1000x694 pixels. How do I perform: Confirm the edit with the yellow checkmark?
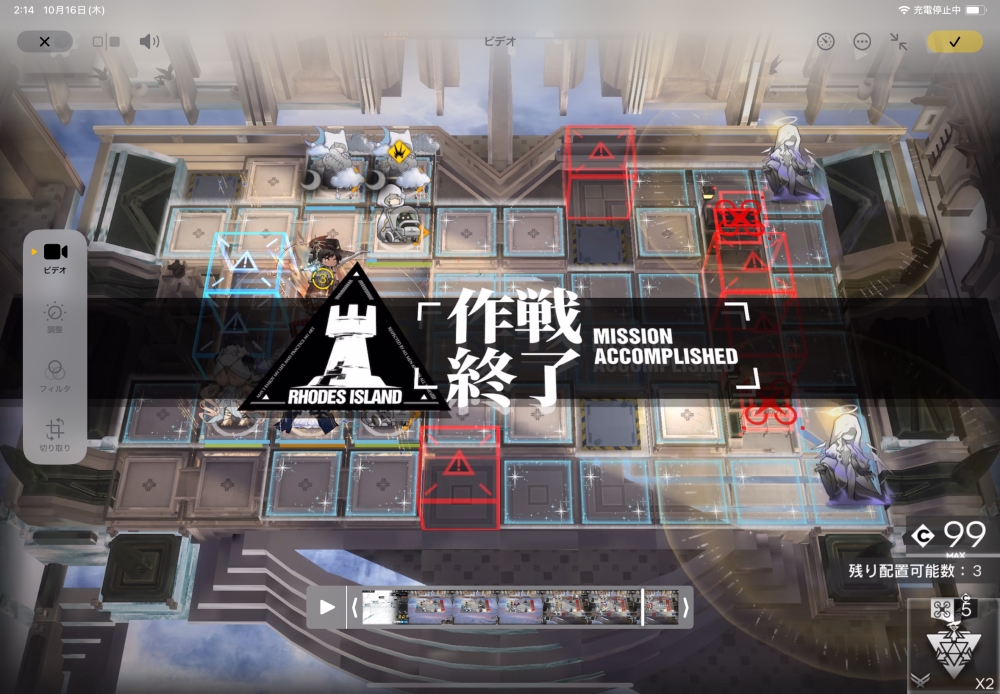pyautogui.click(x=954, y=41)
